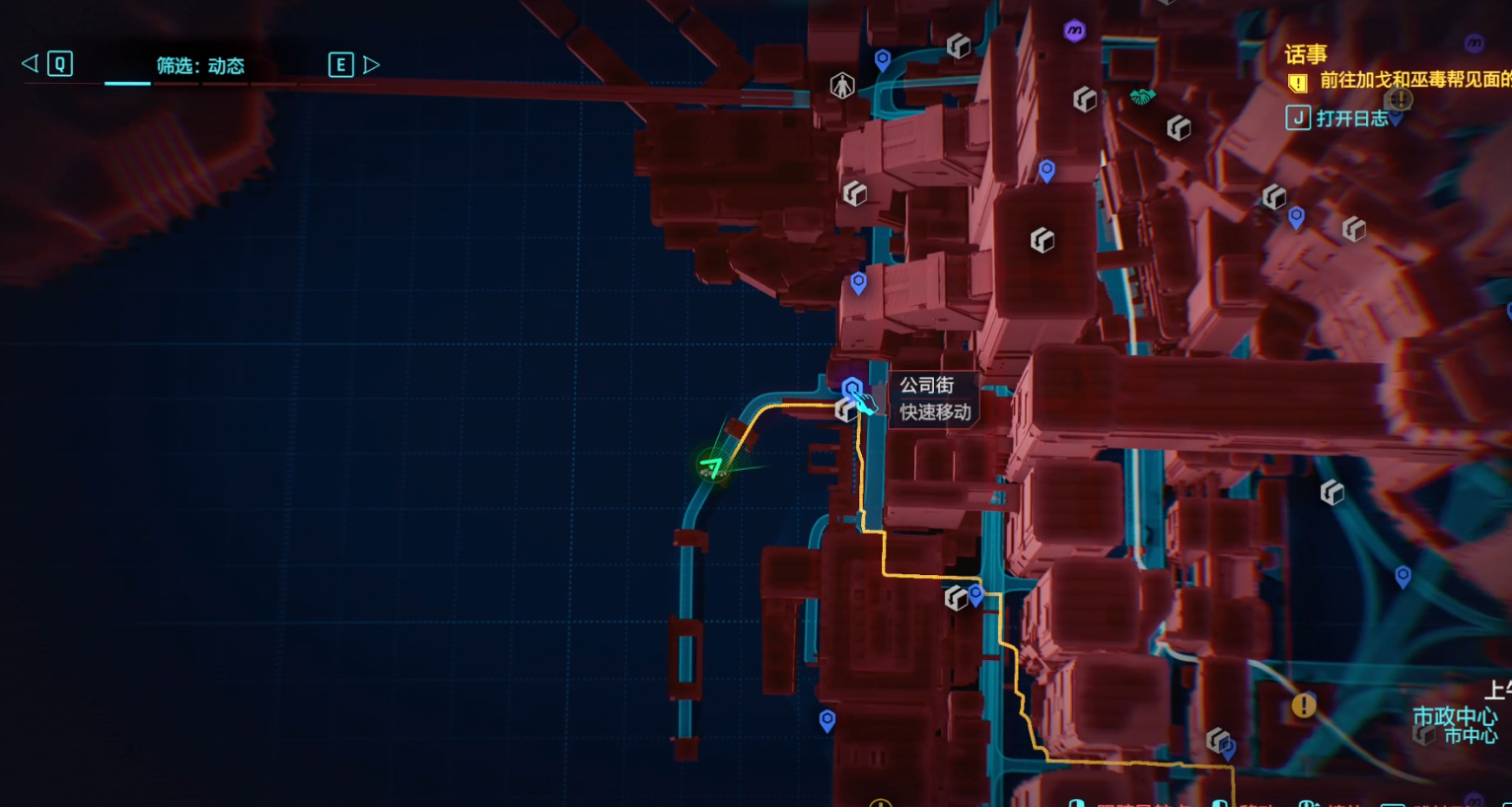Select the green player position arrow
The image size is (1512, 807).
[x=712, y=466]
